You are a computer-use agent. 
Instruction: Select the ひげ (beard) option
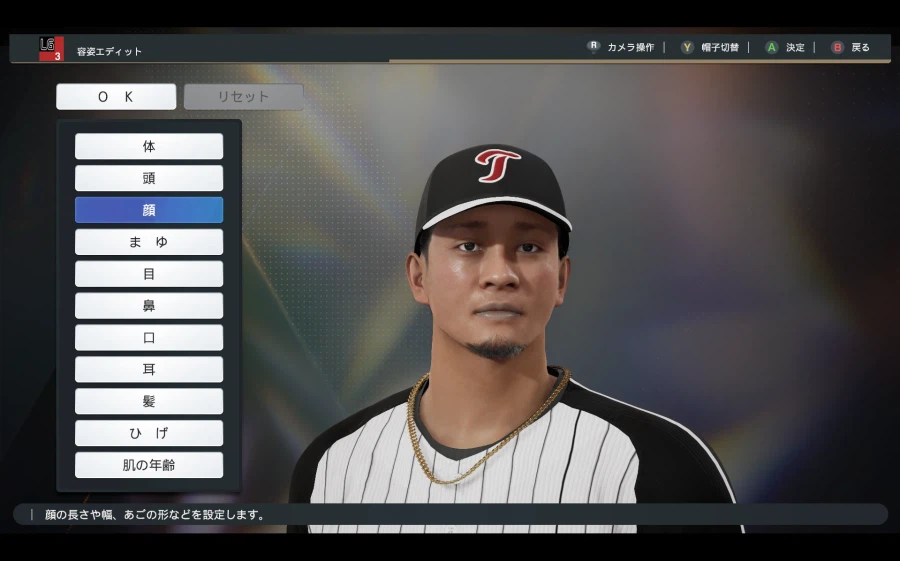tap(149, 433)
